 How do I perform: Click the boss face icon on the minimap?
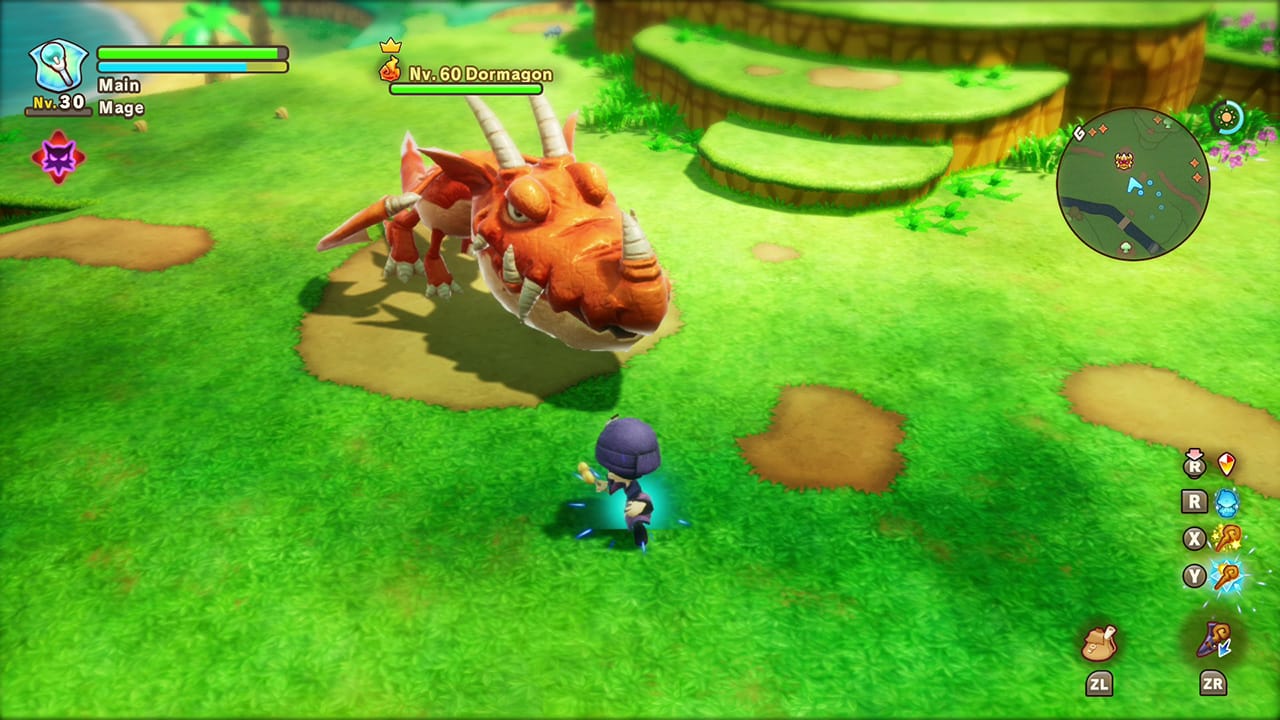tap(1124, 160)
